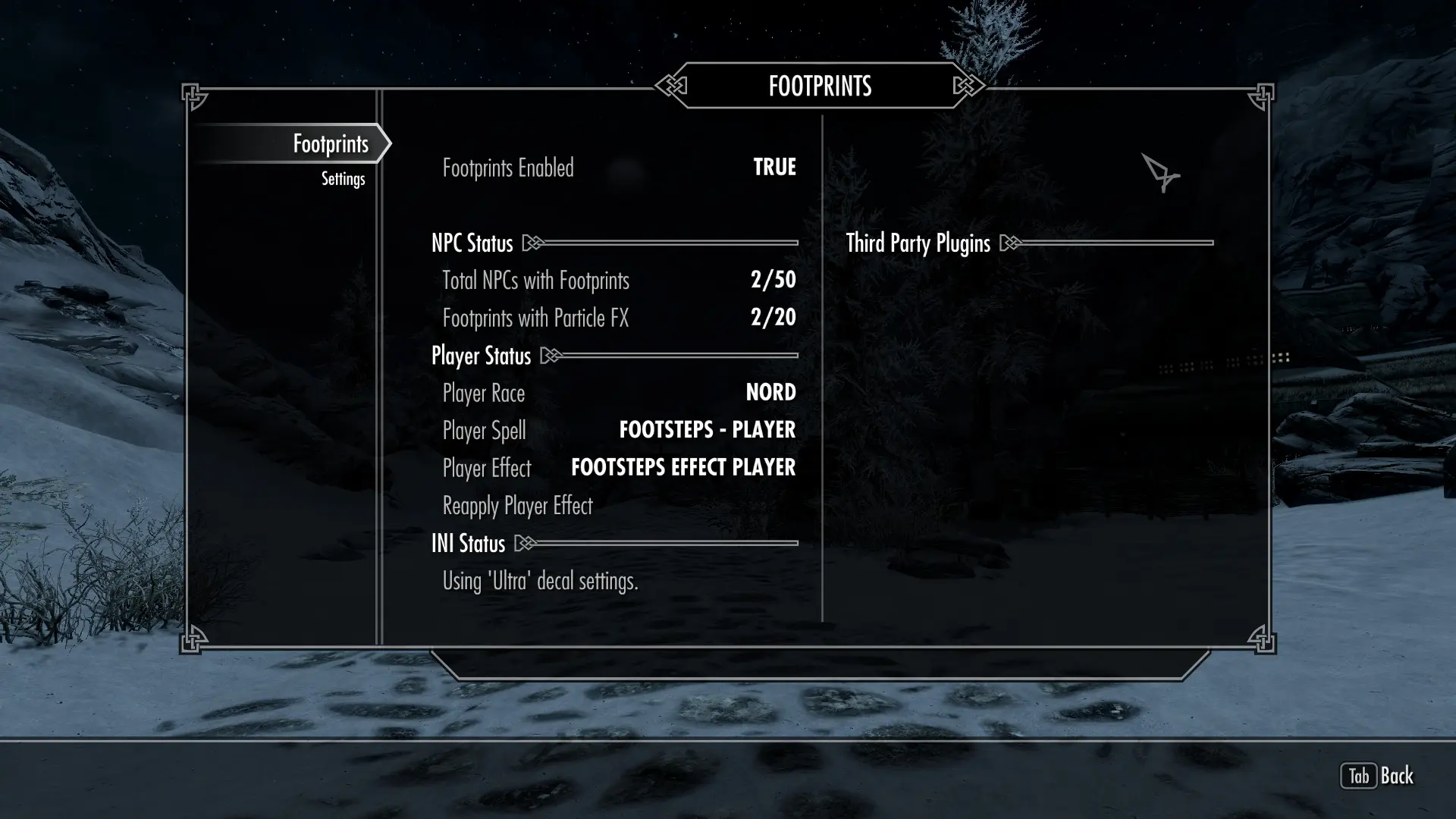Select the Player Effect entry
The height and width of the screenshot is (819, 1456).
(618, 468)
